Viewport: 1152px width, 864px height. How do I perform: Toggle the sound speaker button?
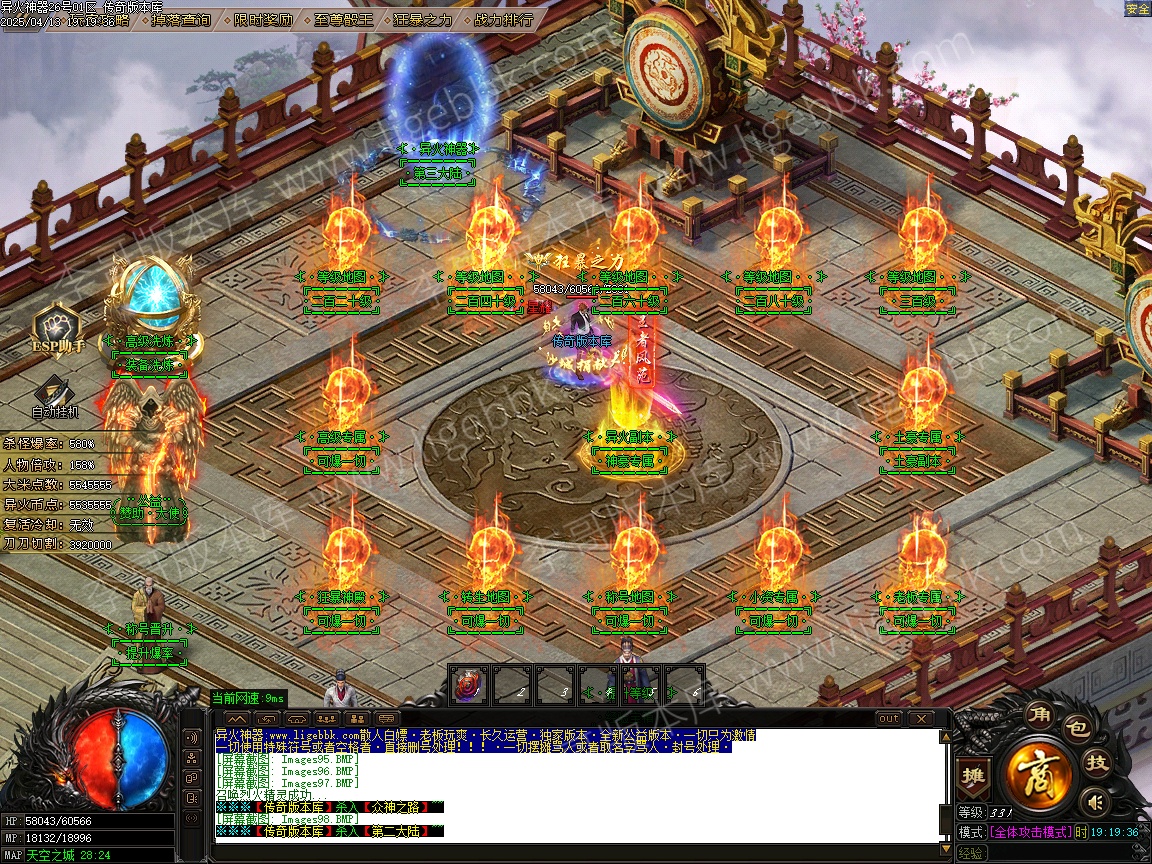pyautogui.click(x=1096, y=801)
